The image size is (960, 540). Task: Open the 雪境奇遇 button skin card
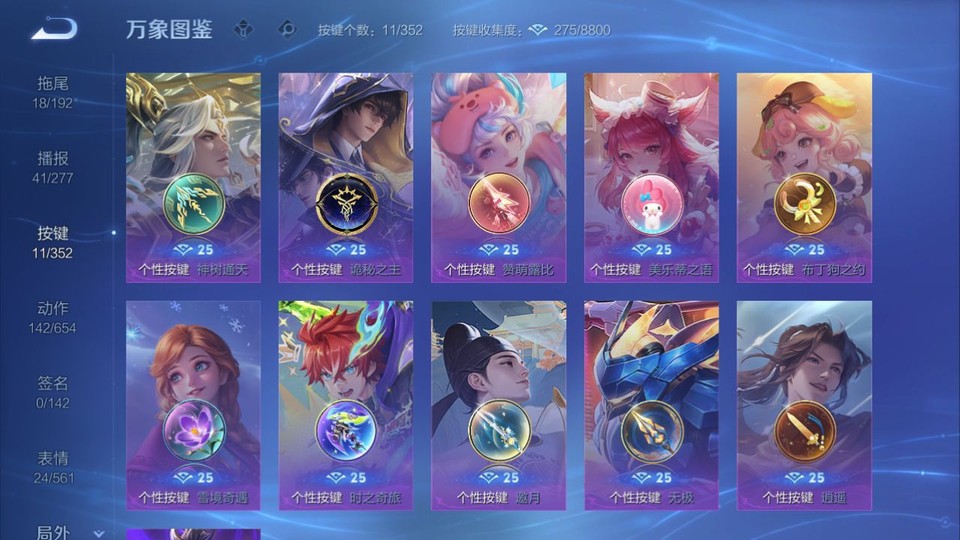click(x=193, y=405)
